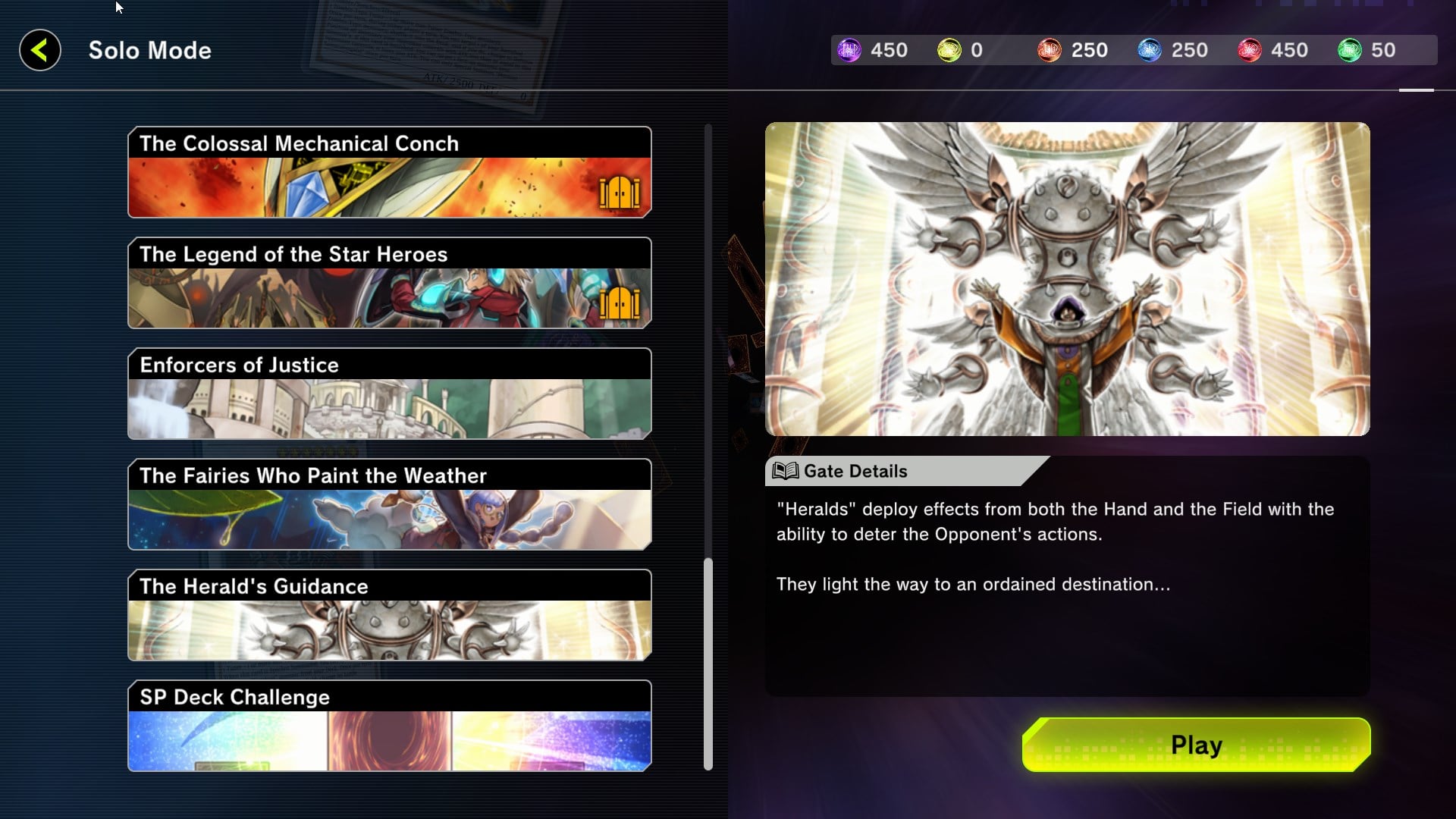The image size is (1456, 819).
Task: Click the gate list scrollbar
Action: point(708,664)
